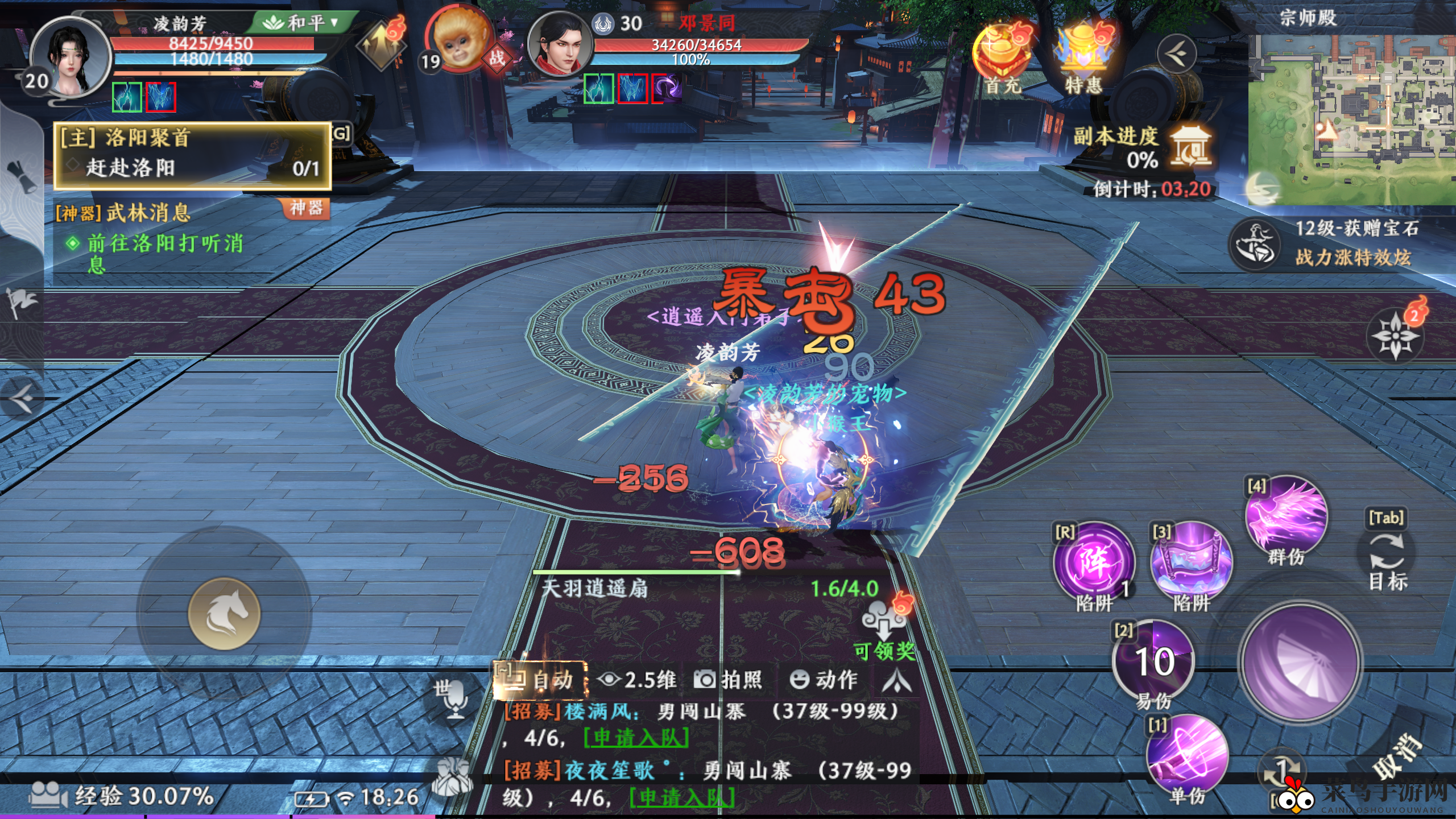Screen dimensions: 1456x819
Task: Open the 宗师殿 minimap
Action: pos(1351,118)
